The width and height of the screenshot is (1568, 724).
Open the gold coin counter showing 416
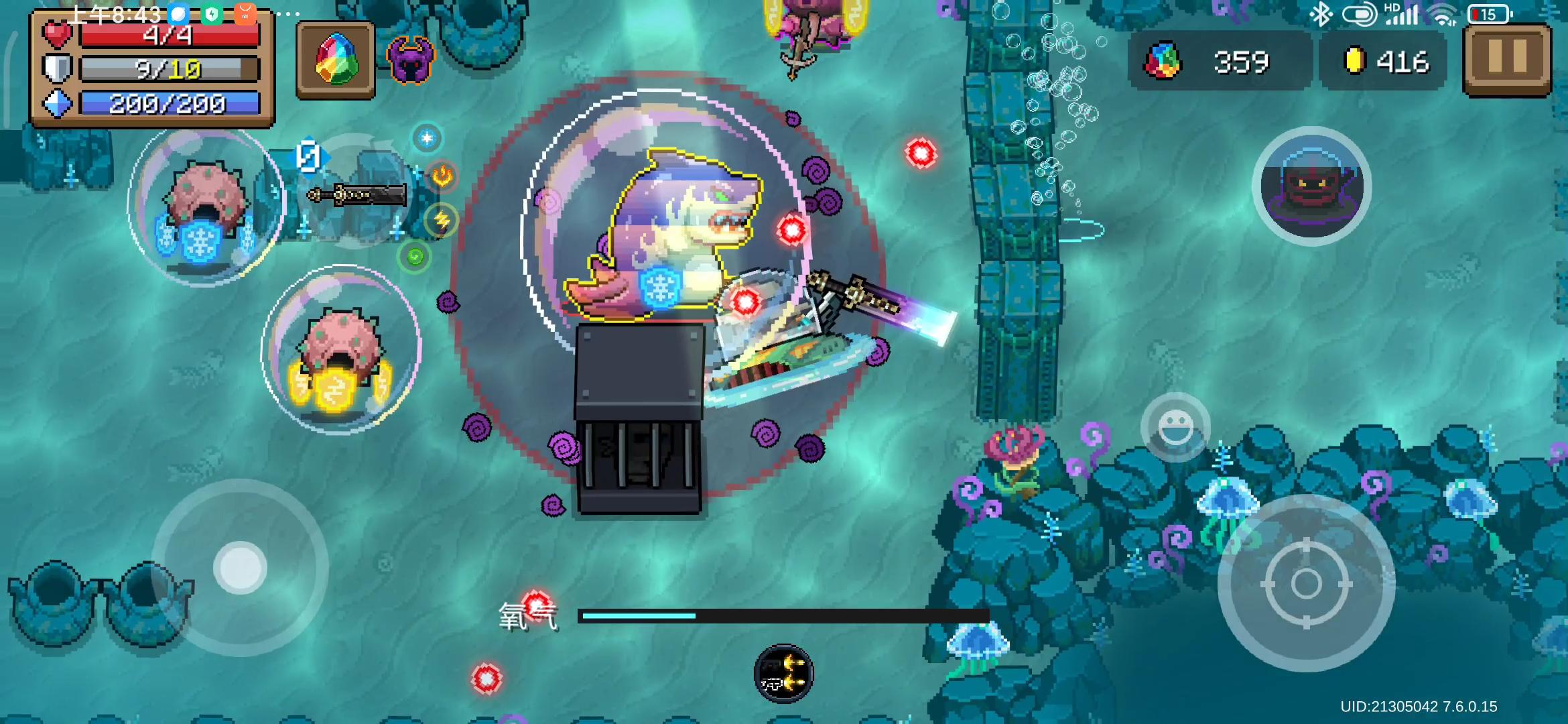pyautogui.click(x=1382, y=62)
